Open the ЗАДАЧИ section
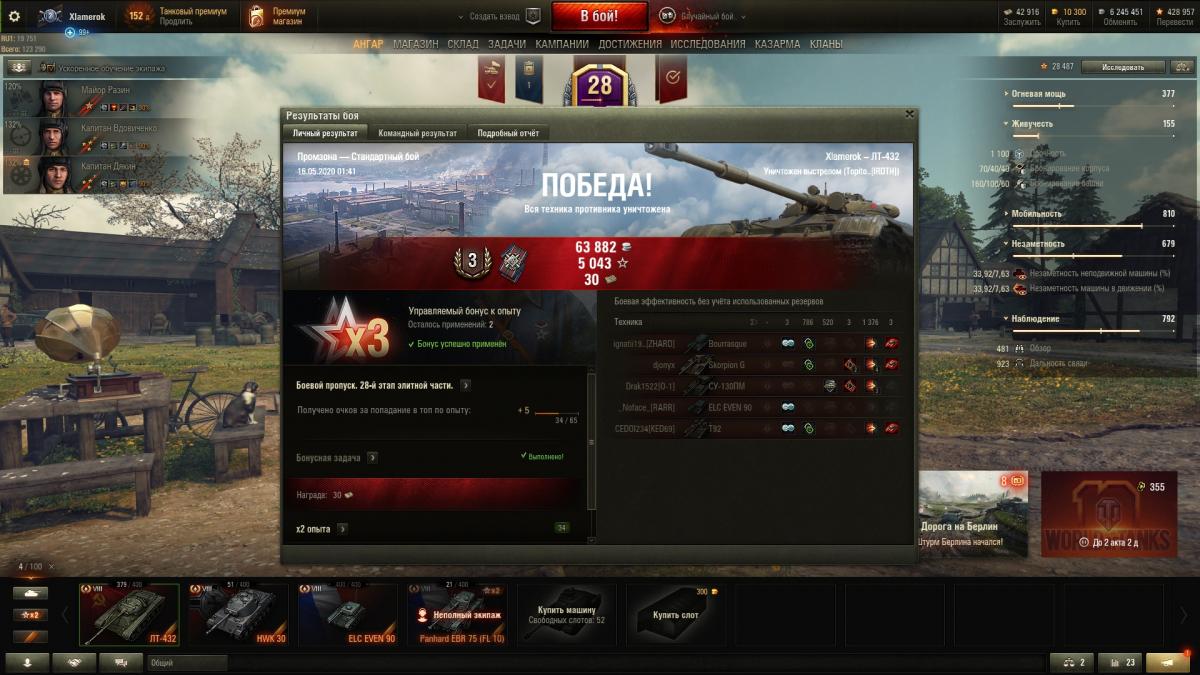1200x675 pixels. 507,44
